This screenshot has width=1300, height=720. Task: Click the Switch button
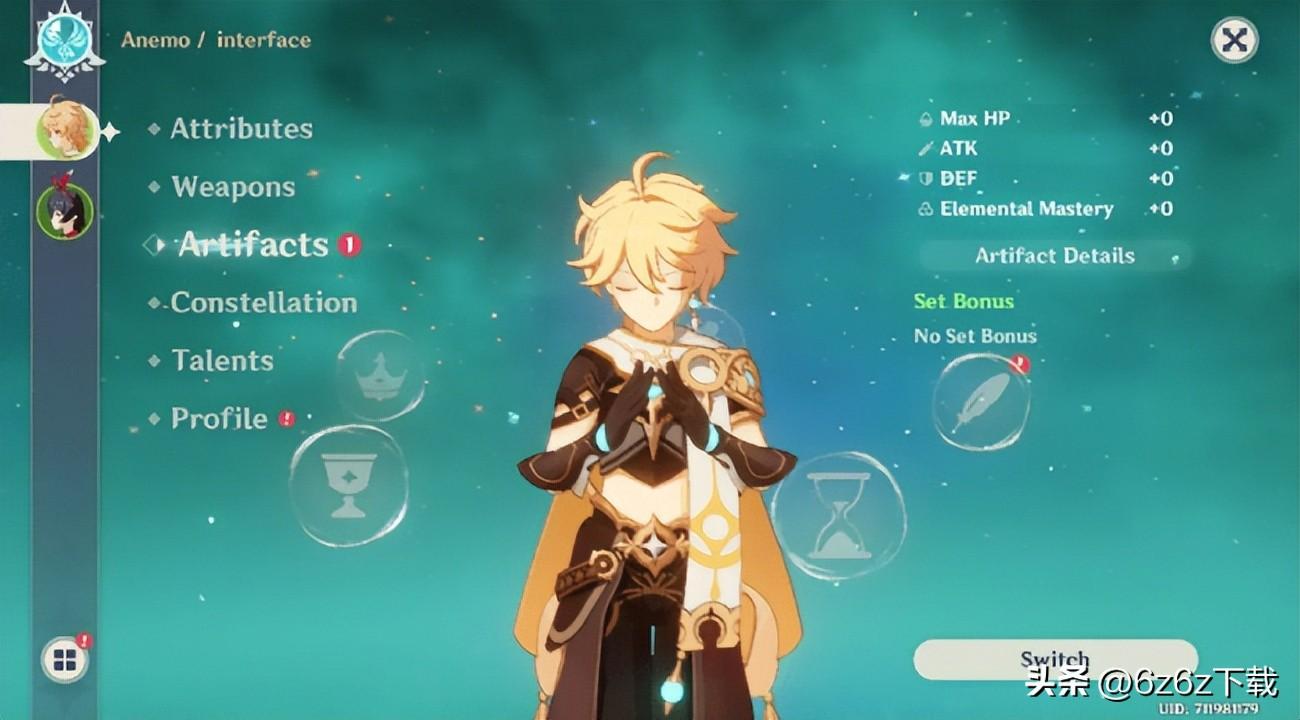click(1054, 660)
